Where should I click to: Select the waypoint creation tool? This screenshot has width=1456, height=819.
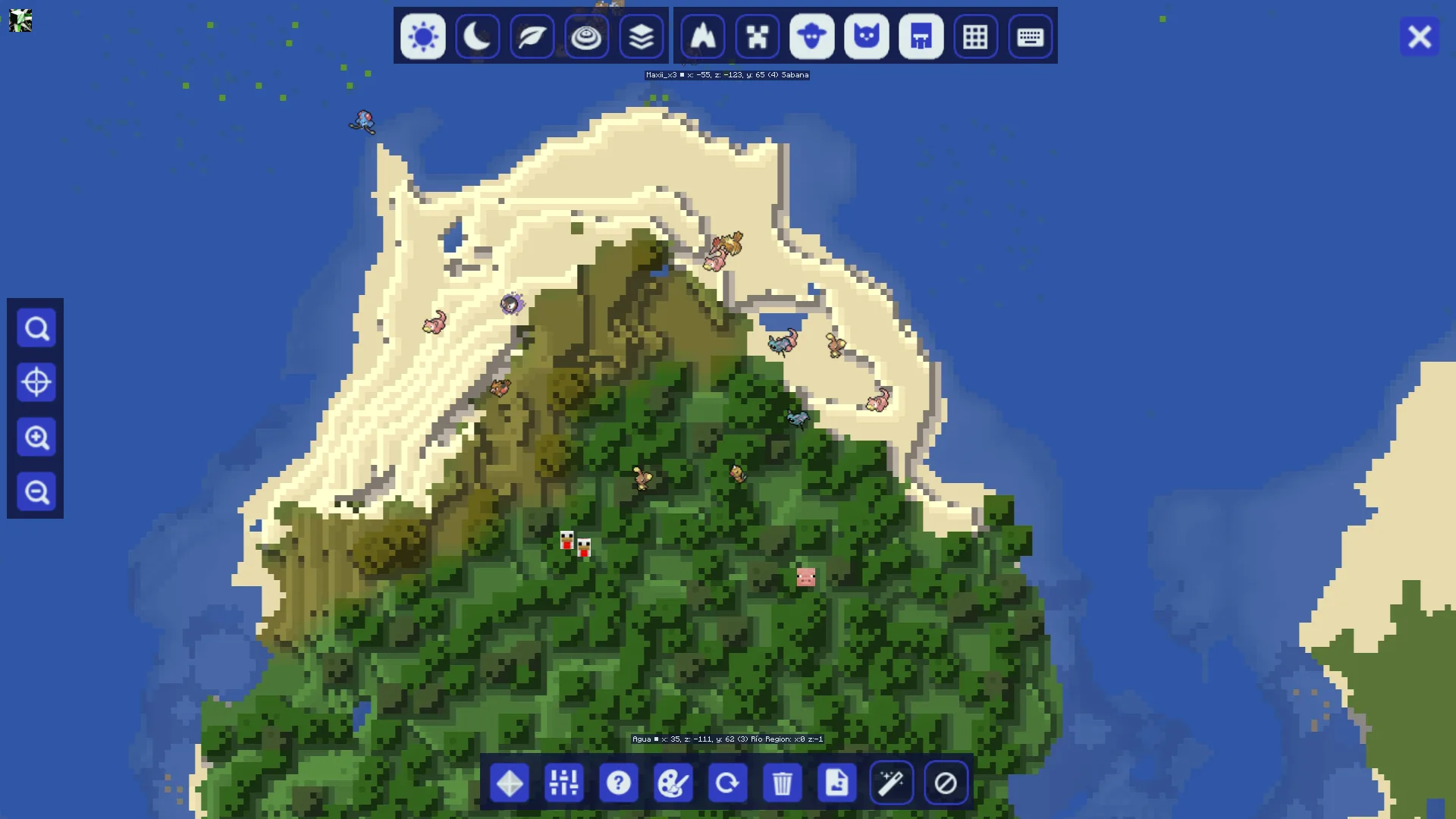point(510,783)
